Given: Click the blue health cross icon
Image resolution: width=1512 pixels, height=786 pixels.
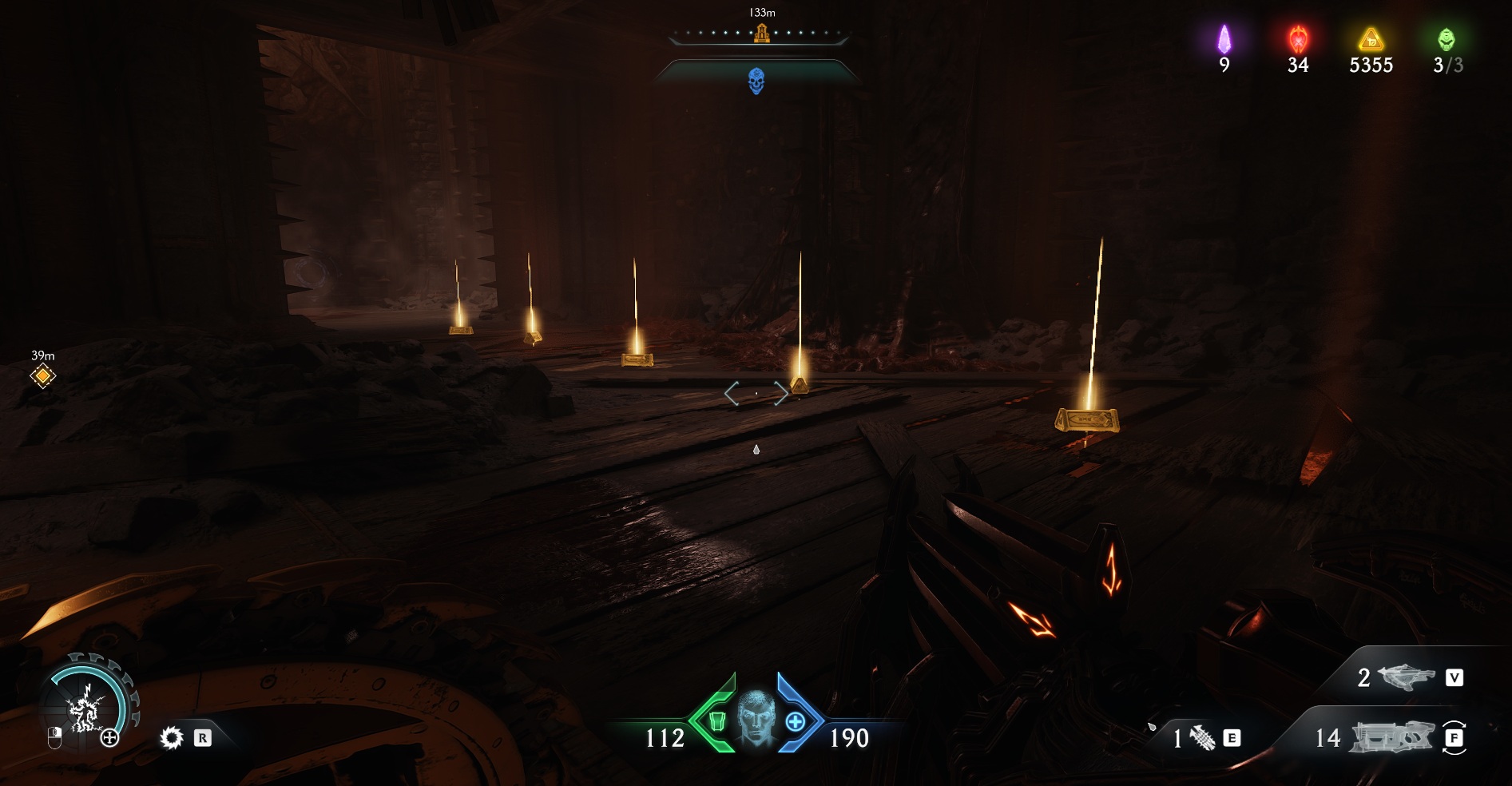Looking at the screenshot, I should 795,722.
